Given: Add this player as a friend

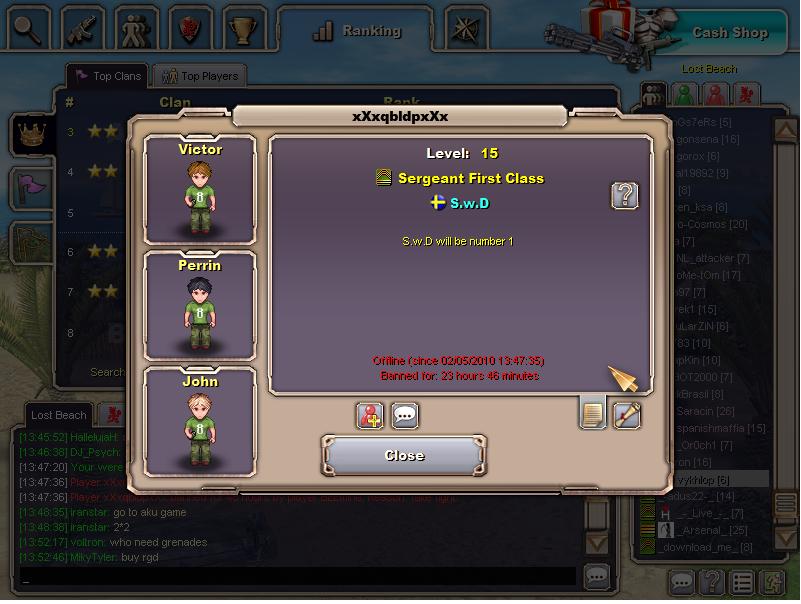Looking at the screenshot, I should [x=370, y=415].
